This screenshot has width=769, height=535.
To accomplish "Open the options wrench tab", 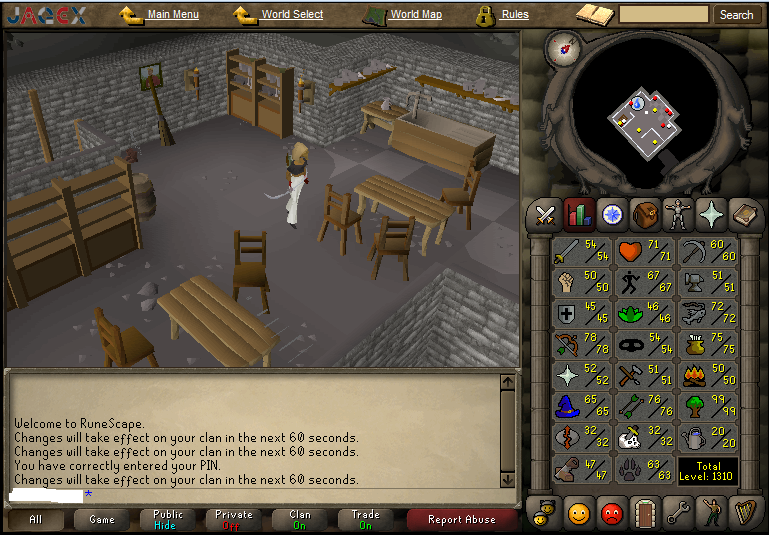I will (x=678, y=513).
